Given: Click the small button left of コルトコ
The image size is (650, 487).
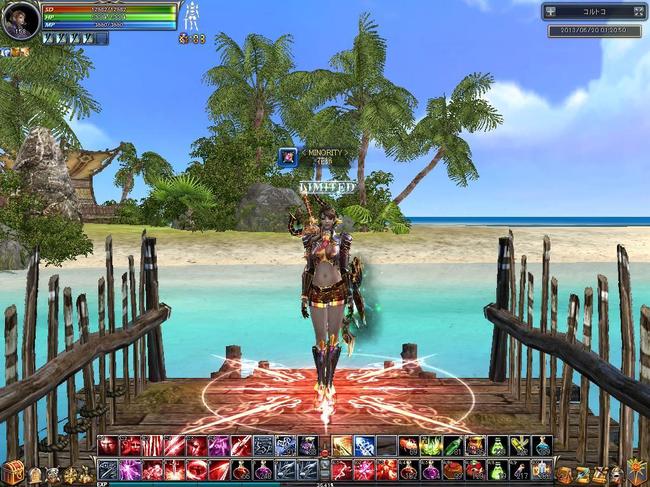Looking at the screenshot, I should [x=553, y=12].
